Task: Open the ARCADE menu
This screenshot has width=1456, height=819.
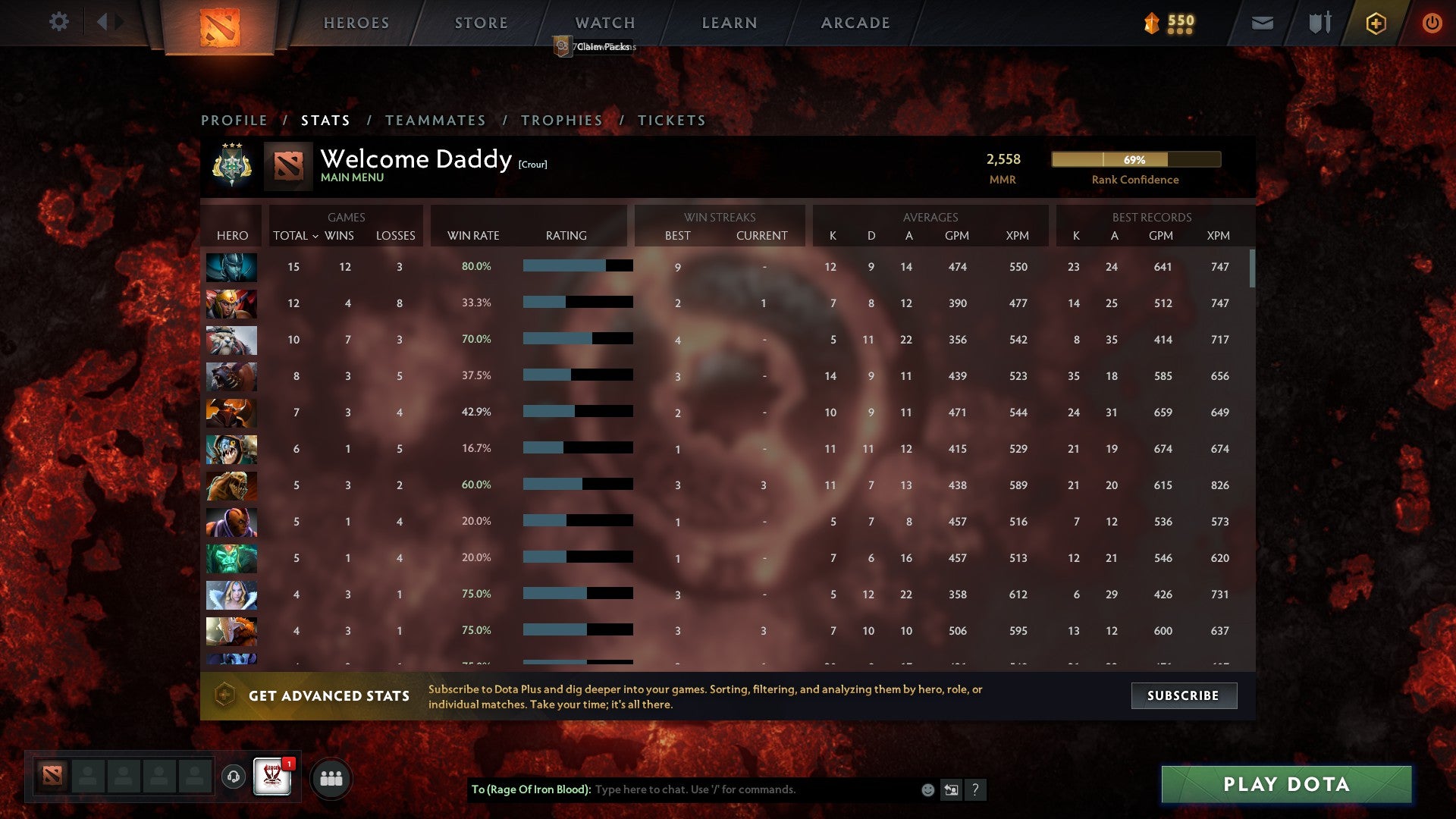Action: coord(855,23)
